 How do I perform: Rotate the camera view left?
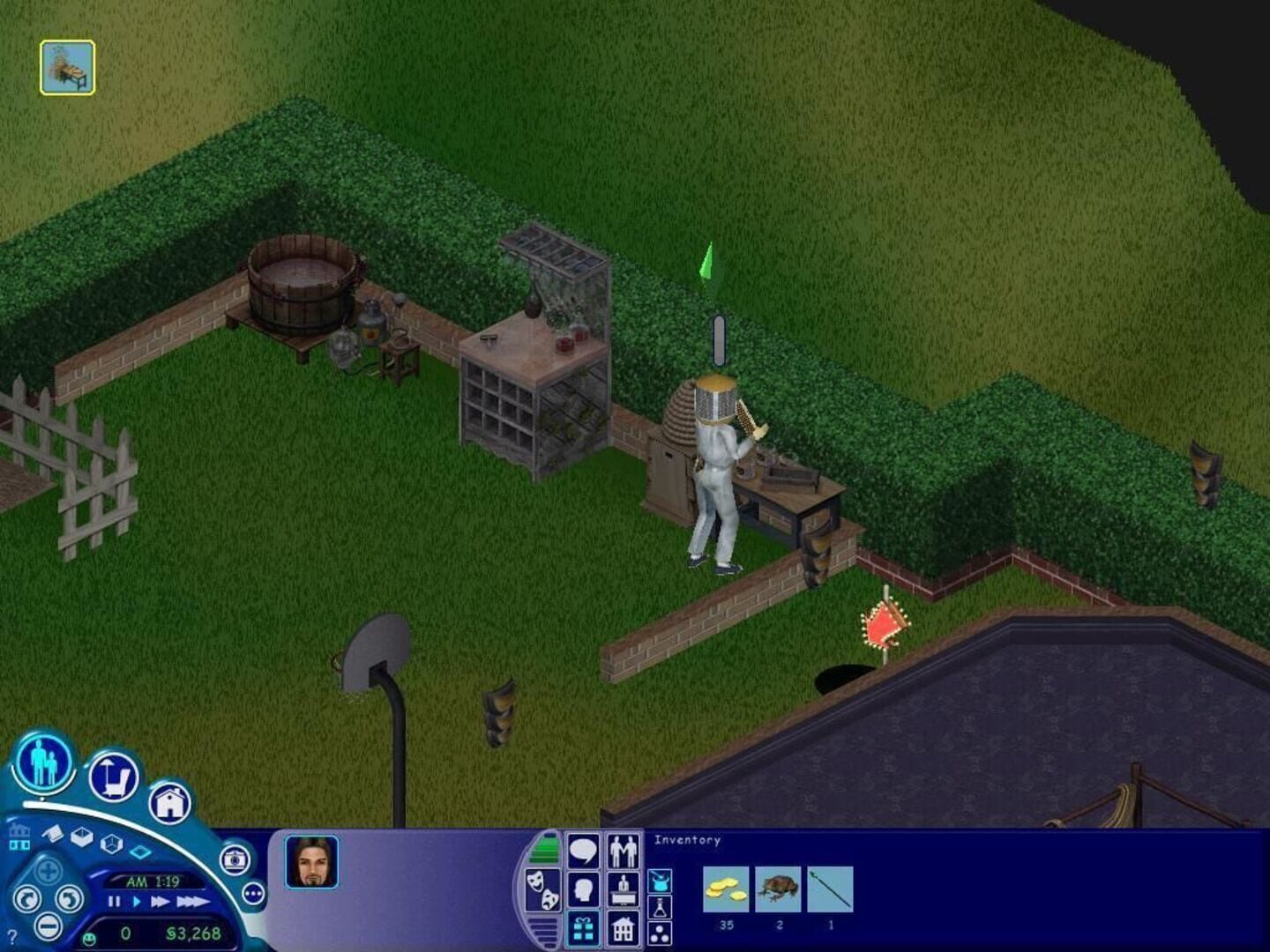(27, 900)
